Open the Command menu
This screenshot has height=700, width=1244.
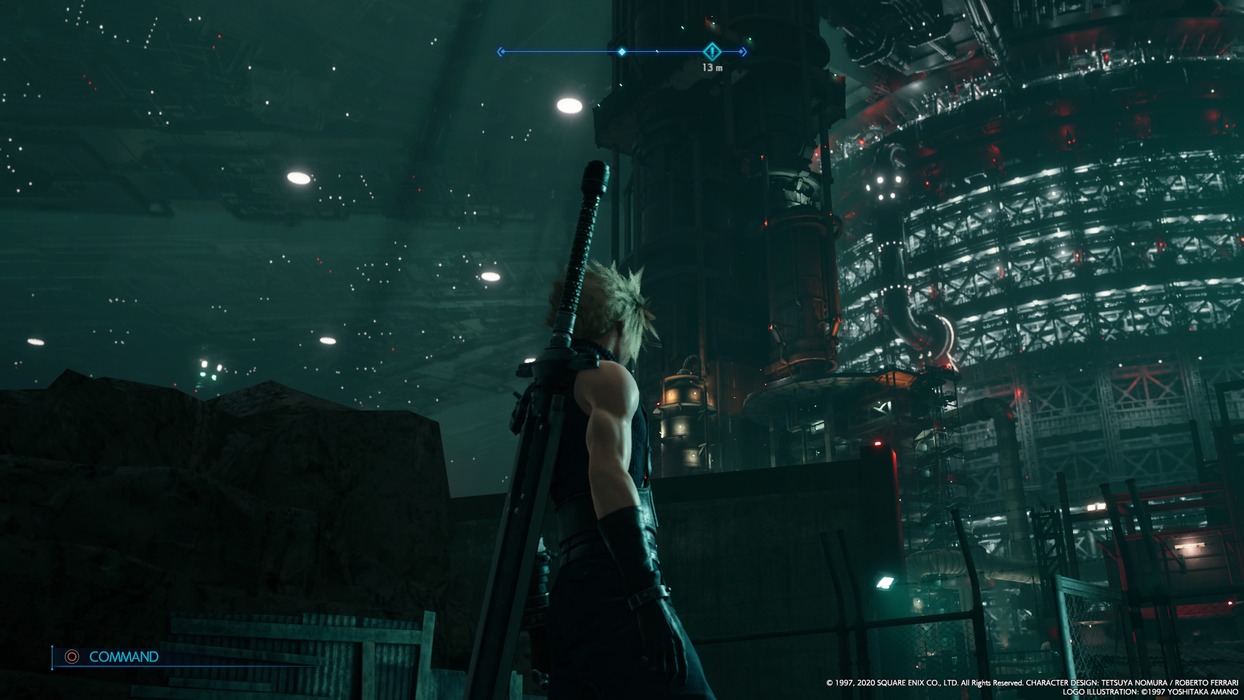tap(122, 657)
